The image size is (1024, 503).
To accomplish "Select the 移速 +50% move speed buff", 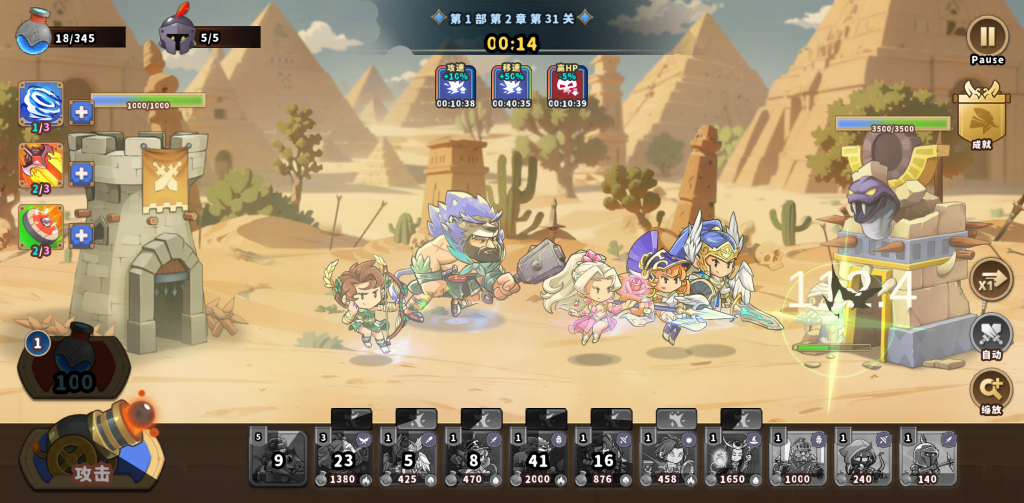I will click(511, 86).
